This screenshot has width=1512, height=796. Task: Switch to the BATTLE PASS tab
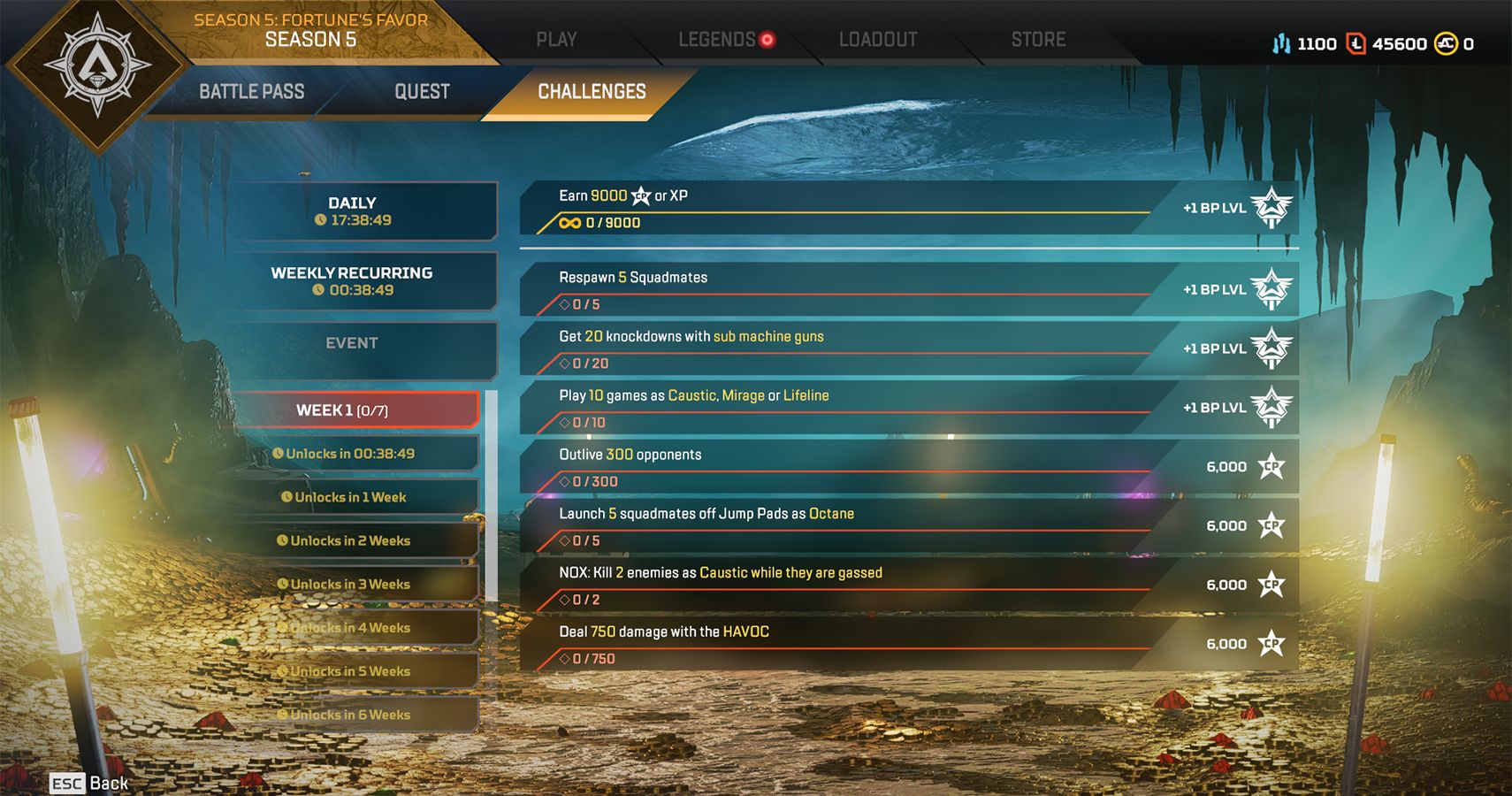coord(252,91)
